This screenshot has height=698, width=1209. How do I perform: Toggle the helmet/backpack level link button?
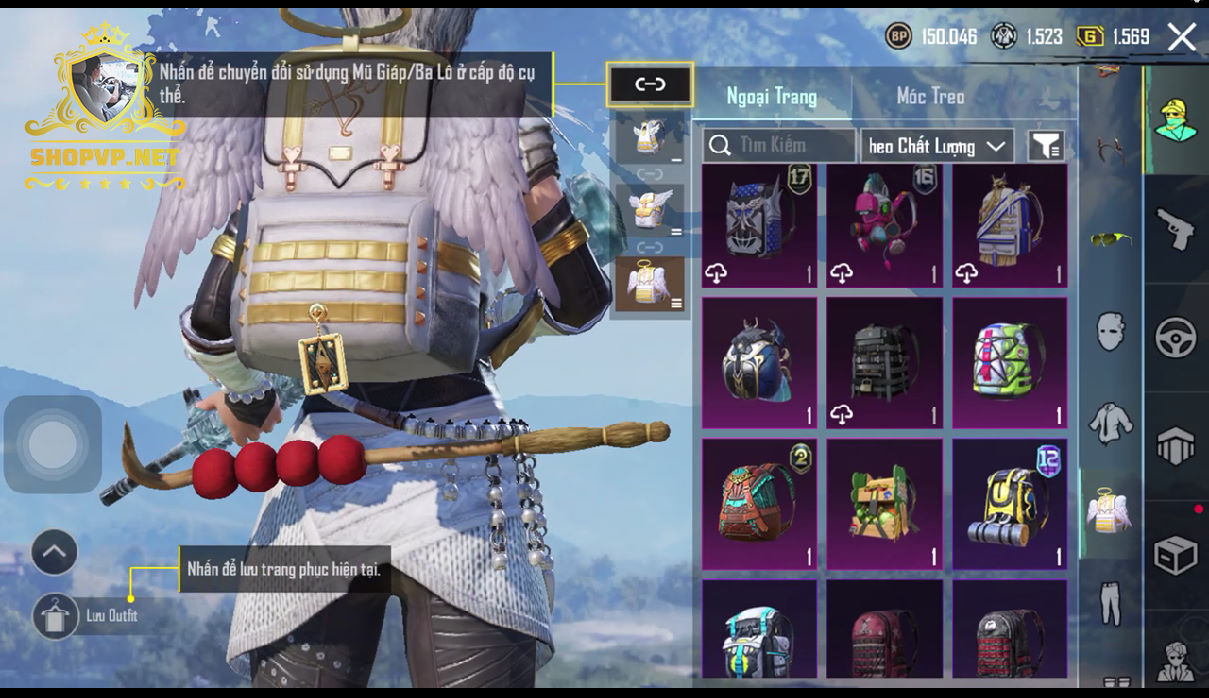tap(650, 85)
